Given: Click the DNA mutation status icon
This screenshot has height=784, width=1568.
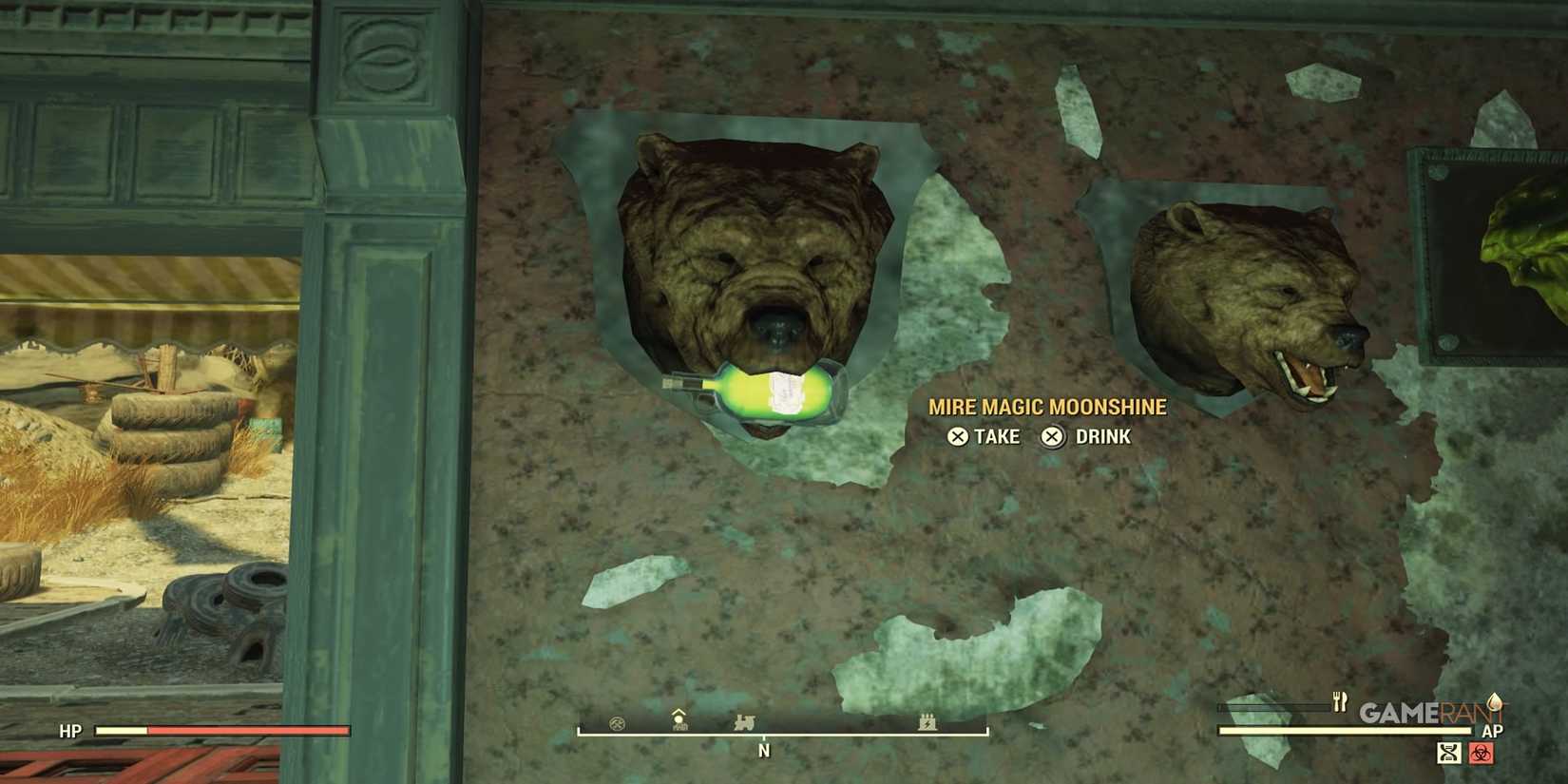Looking at the screenshot, I should [x=1448, y=754].
